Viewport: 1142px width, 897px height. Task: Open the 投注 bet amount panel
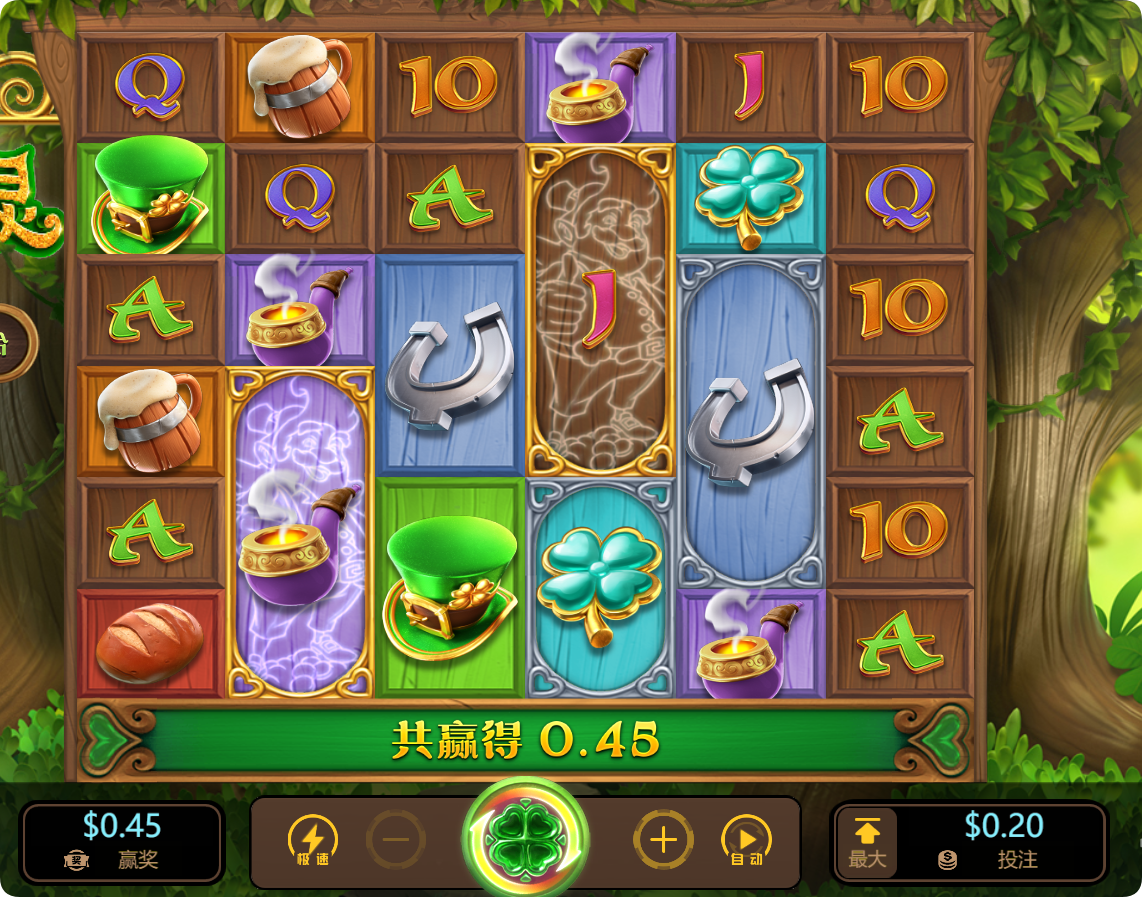1002,842
